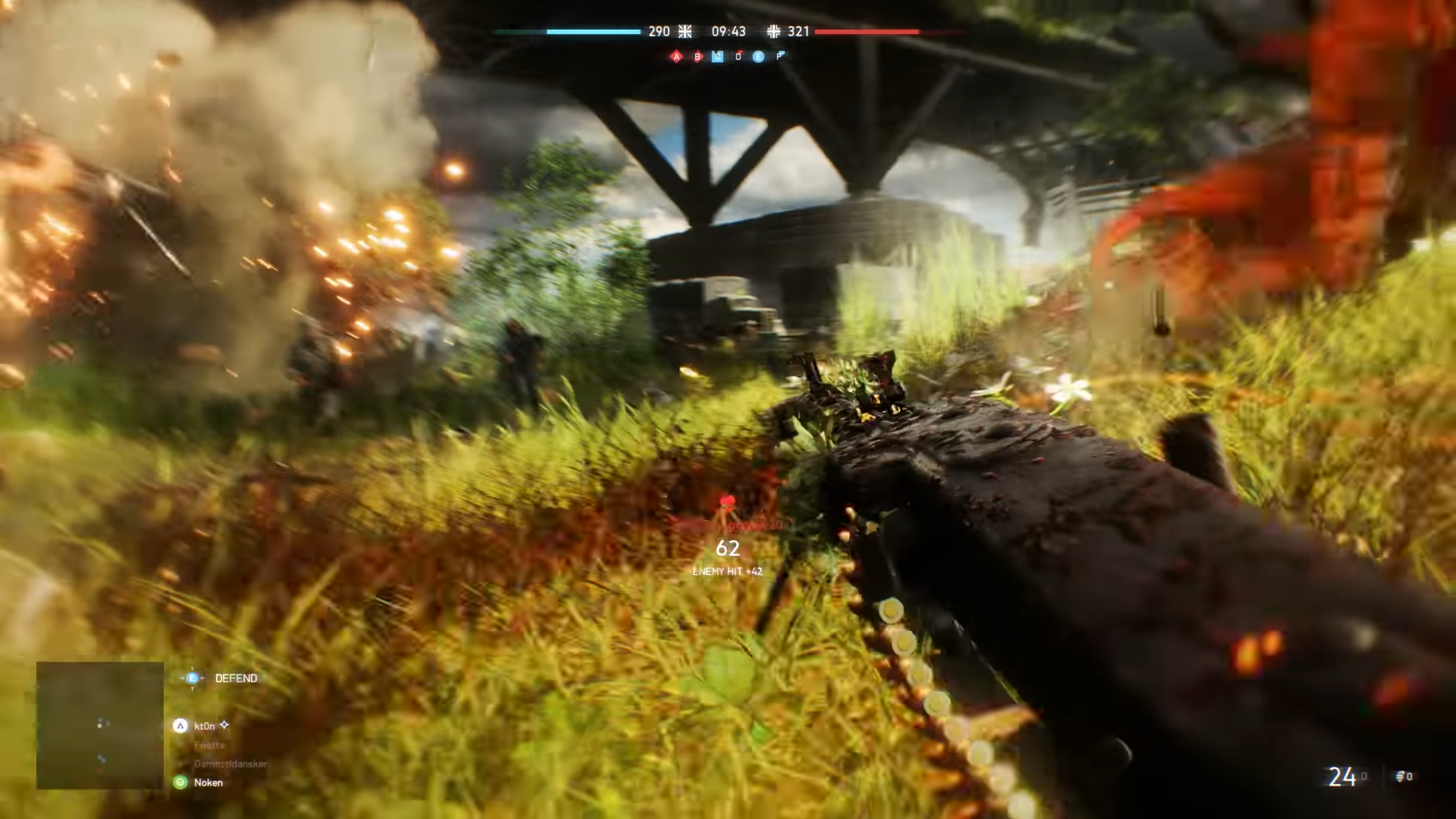Expand the minimap in the corner
Viewport: 1456px width, 819px height.
click(99, 724)
